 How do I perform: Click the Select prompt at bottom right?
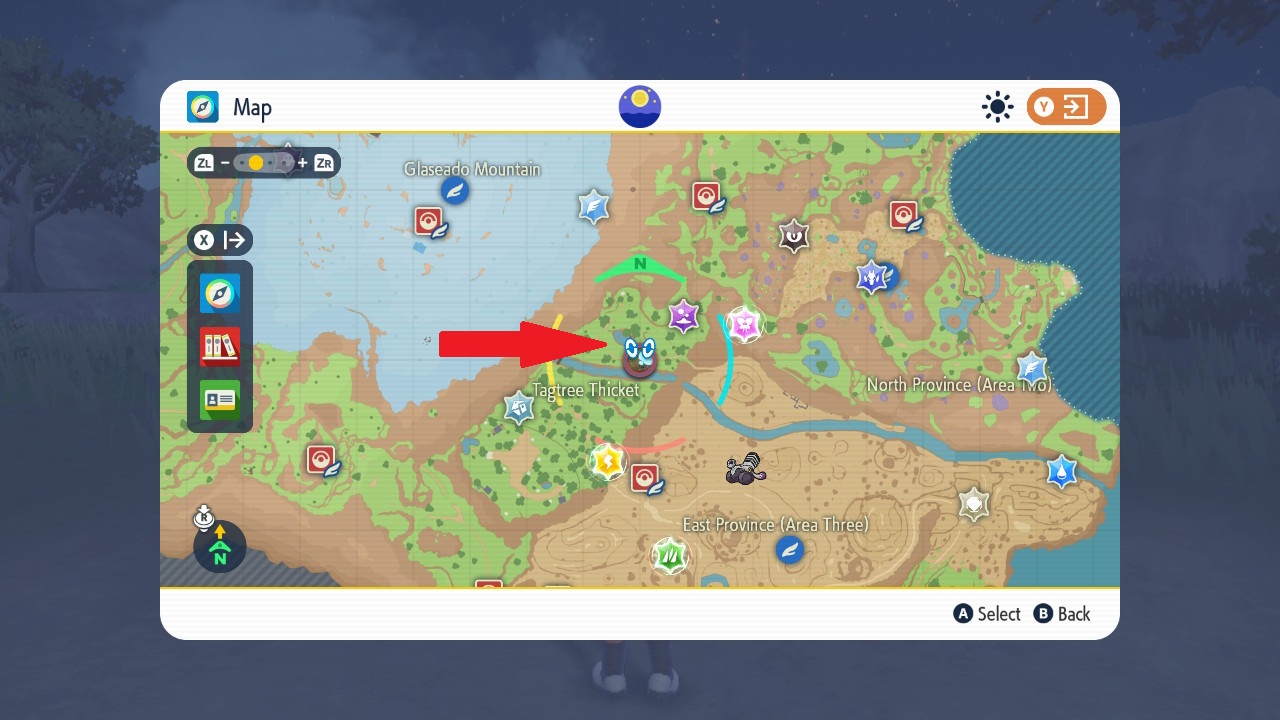tap(987, 614)
